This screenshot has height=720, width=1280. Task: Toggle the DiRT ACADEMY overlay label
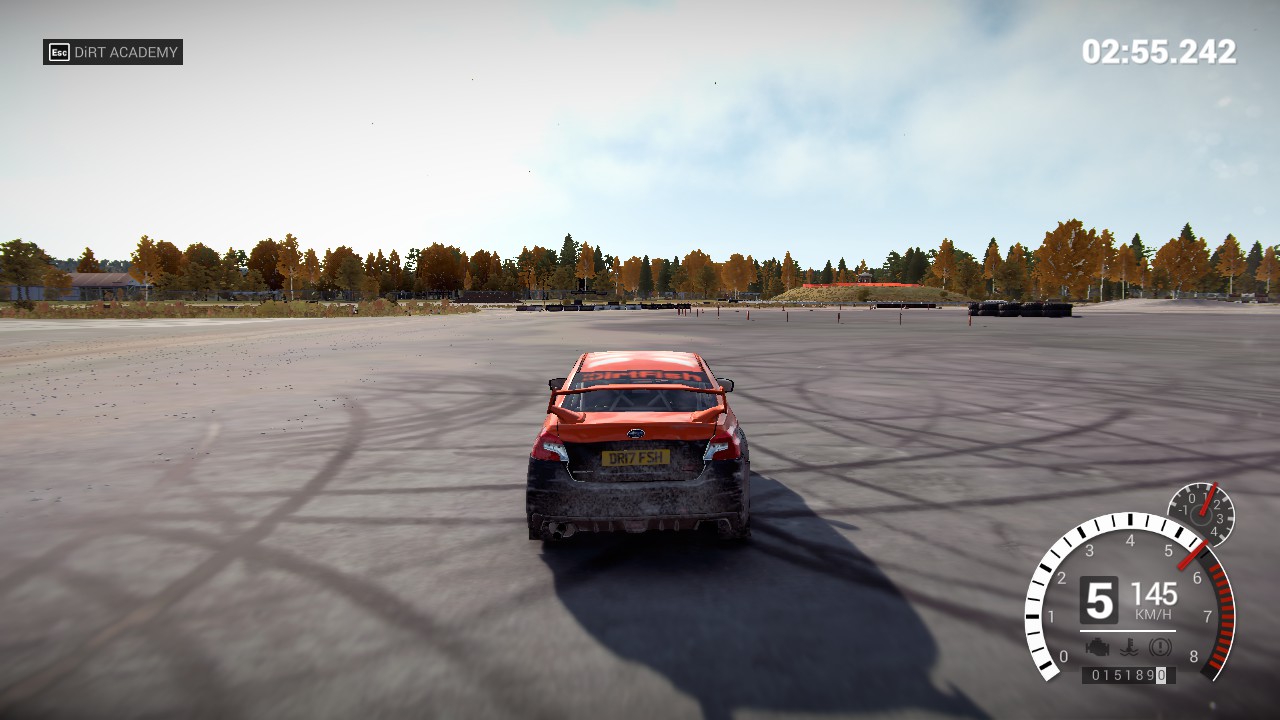[x=113, y=52]
